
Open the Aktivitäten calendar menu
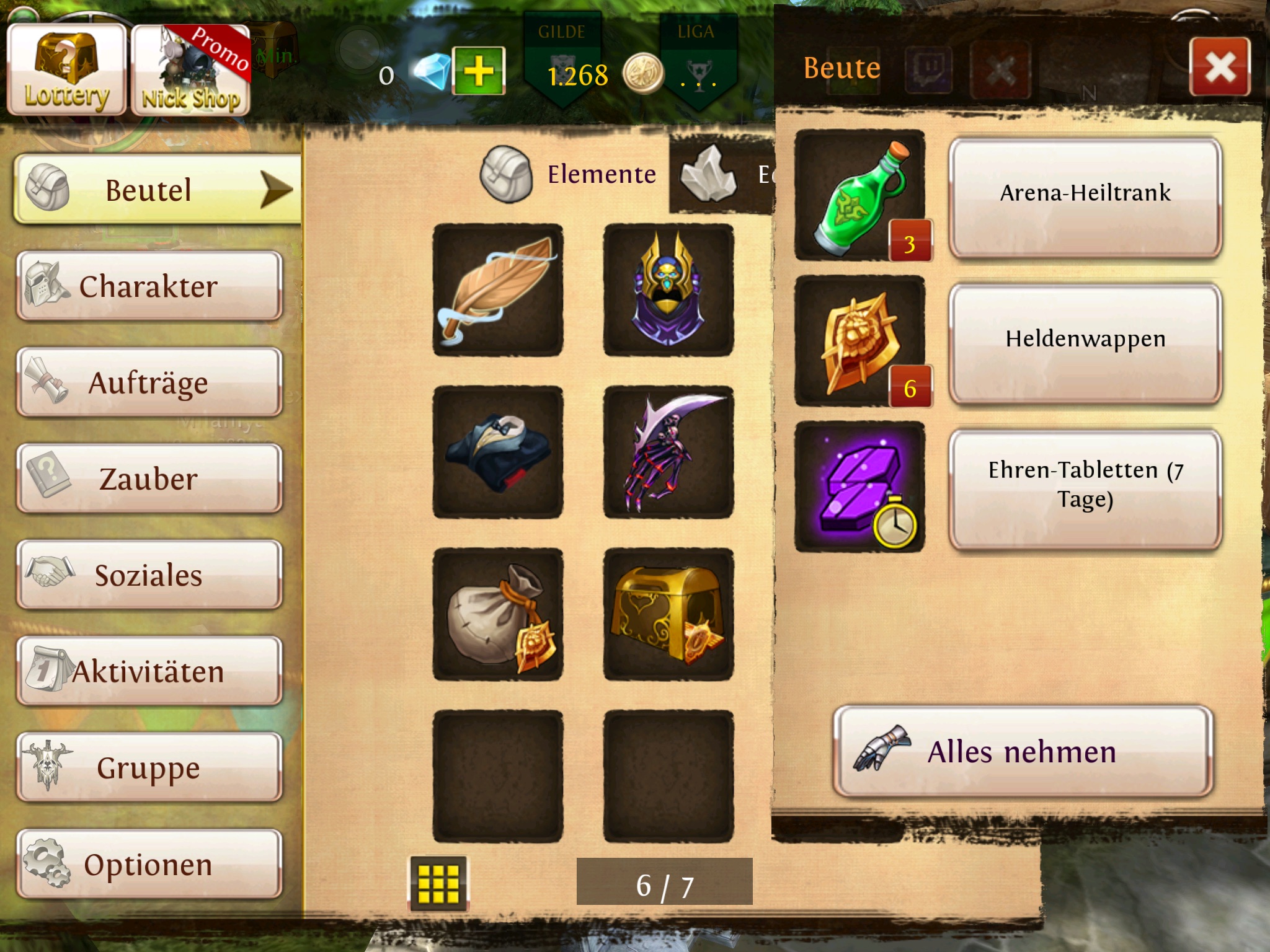[x=149, y=671]
